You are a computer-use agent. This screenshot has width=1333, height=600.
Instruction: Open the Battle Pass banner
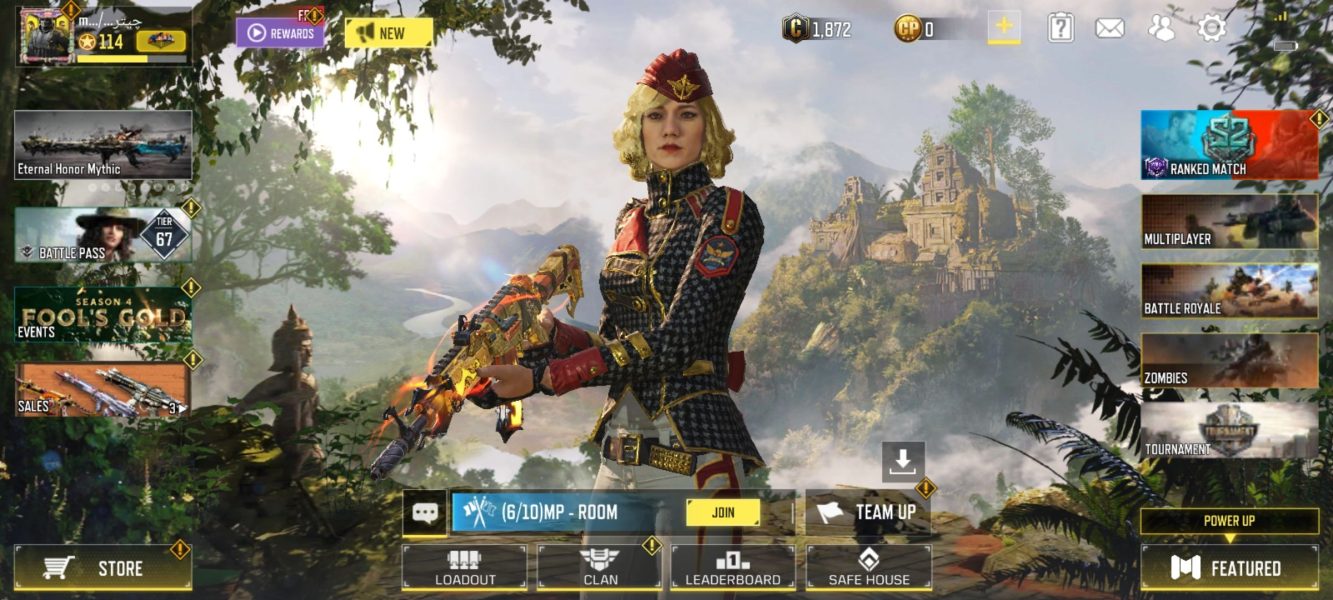[x=103, y=236]
